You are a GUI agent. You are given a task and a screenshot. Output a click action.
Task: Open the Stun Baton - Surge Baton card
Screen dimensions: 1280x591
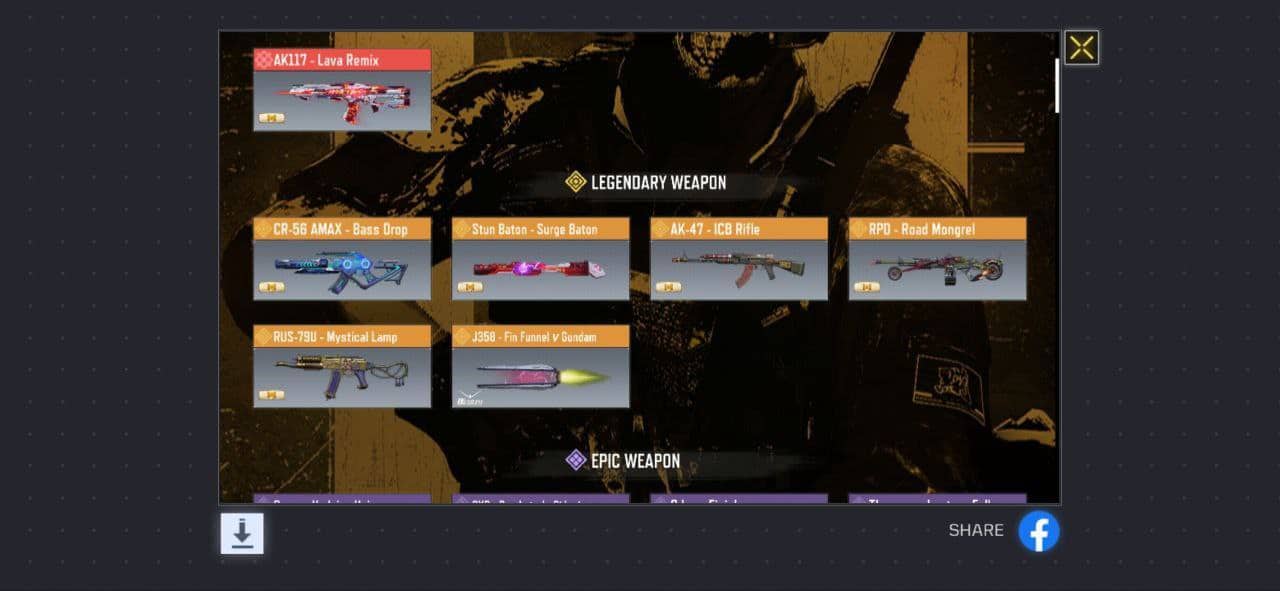tap(540, 259)
